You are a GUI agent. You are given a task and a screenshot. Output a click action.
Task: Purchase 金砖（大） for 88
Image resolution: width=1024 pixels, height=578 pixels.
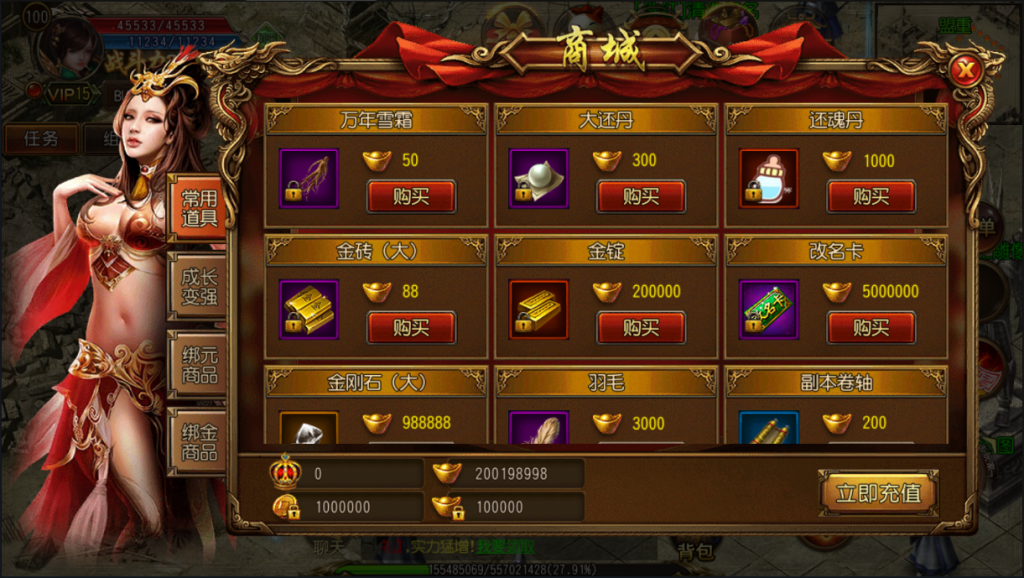(x=411, y=327)
